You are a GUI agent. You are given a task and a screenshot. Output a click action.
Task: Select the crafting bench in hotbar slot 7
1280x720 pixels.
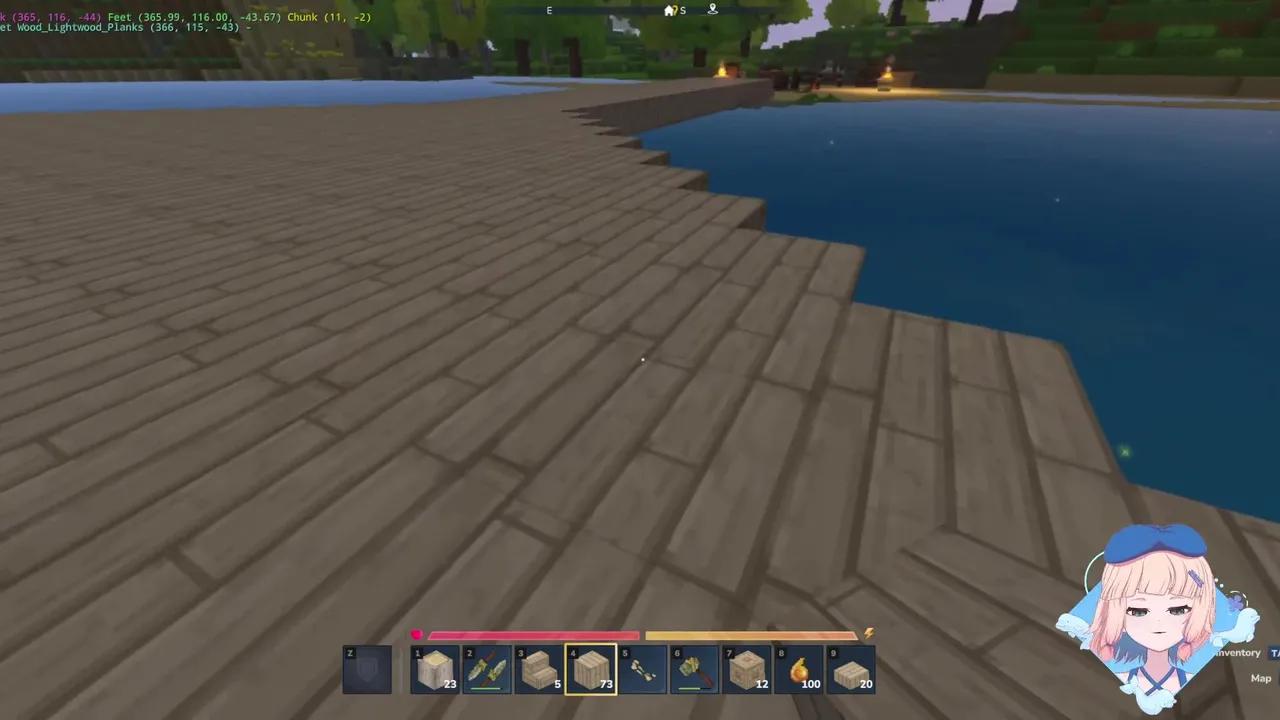pos(747,668)
